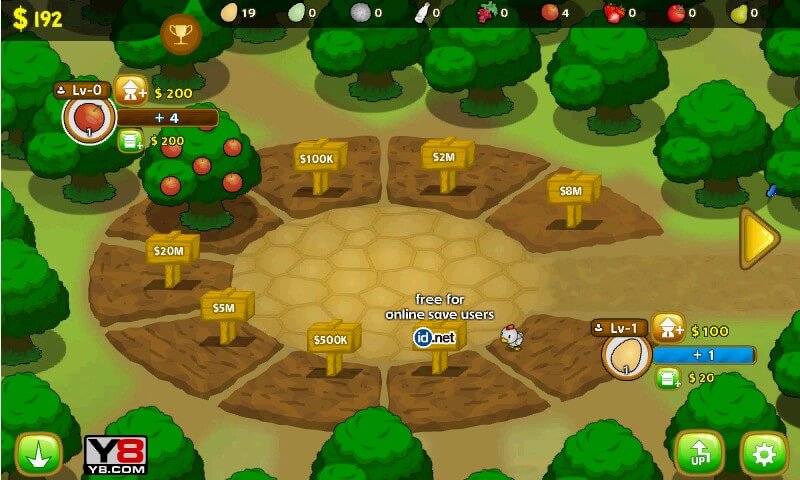Open the green UP upgrade button
The image size is (800, 480).
tap(699, 454)
